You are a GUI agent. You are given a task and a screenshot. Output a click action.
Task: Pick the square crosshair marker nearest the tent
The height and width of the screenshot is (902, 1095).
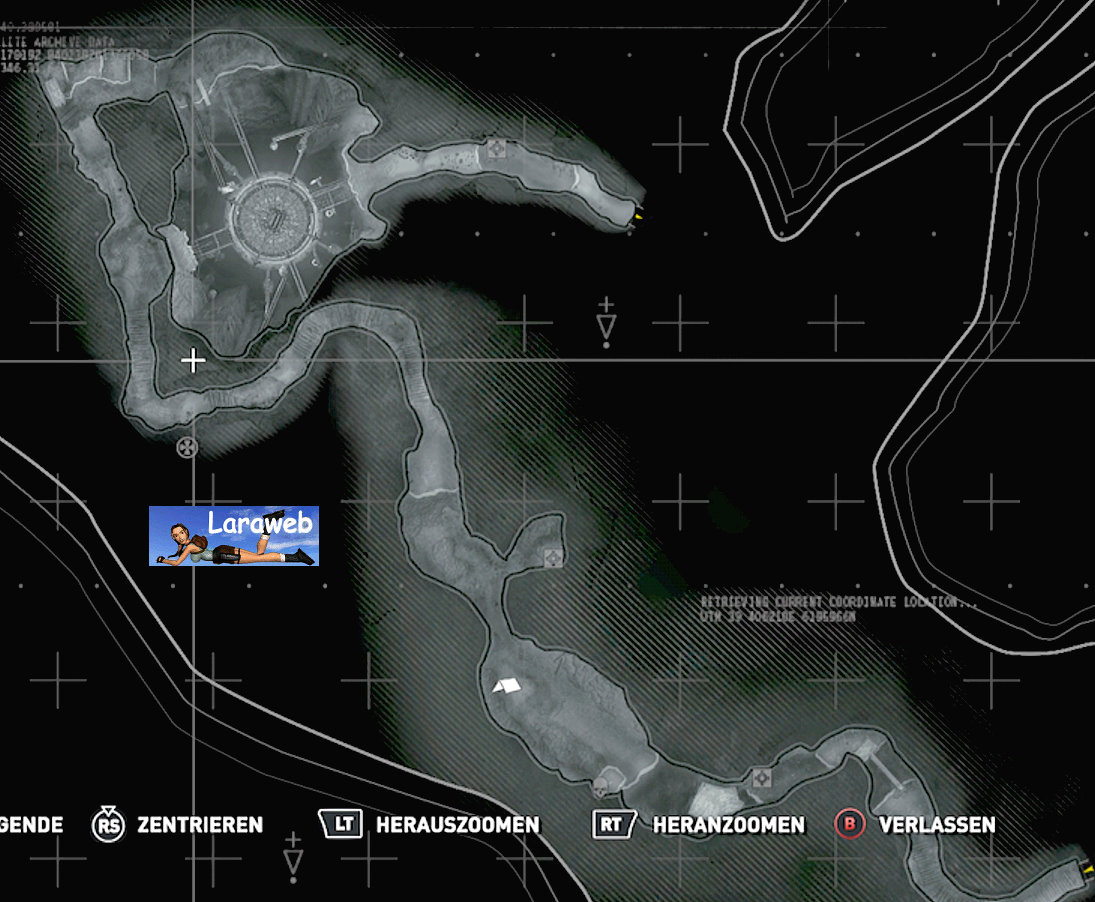pos(552,556)
